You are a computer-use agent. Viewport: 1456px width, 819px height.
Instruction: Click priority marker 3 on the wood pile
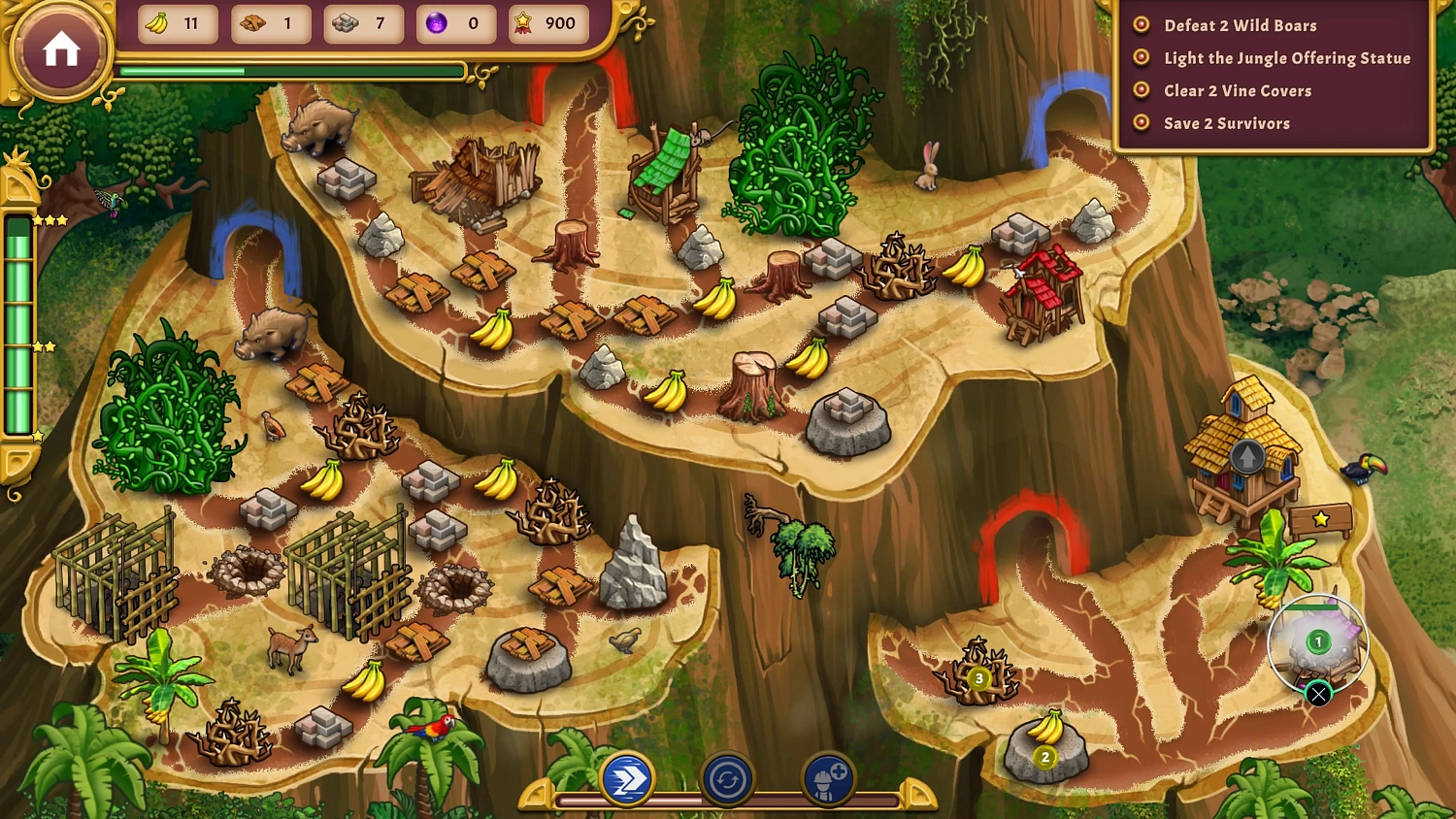977,679
